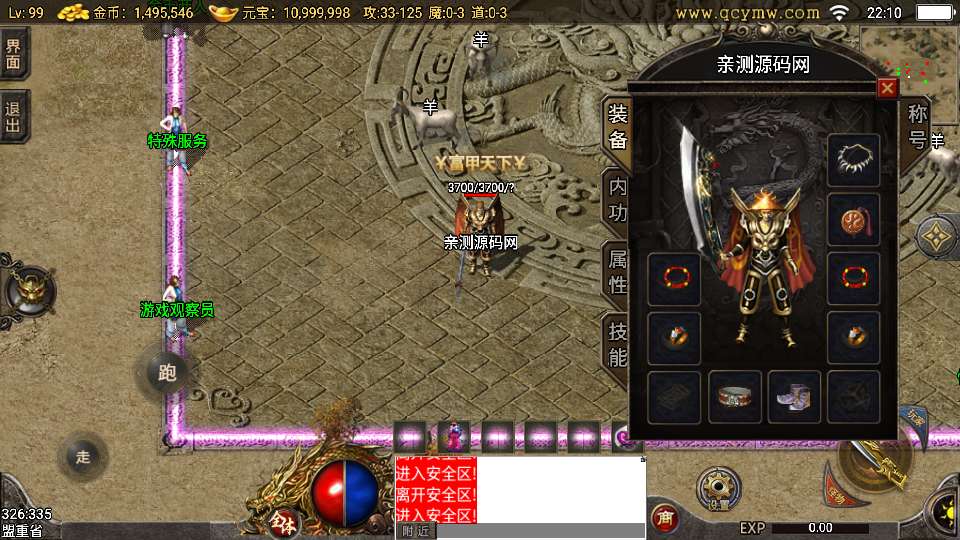The height and width of the screenshot is (540, 960).
Task: Show the 属性 attributes tab
Action: click(618, 271)
